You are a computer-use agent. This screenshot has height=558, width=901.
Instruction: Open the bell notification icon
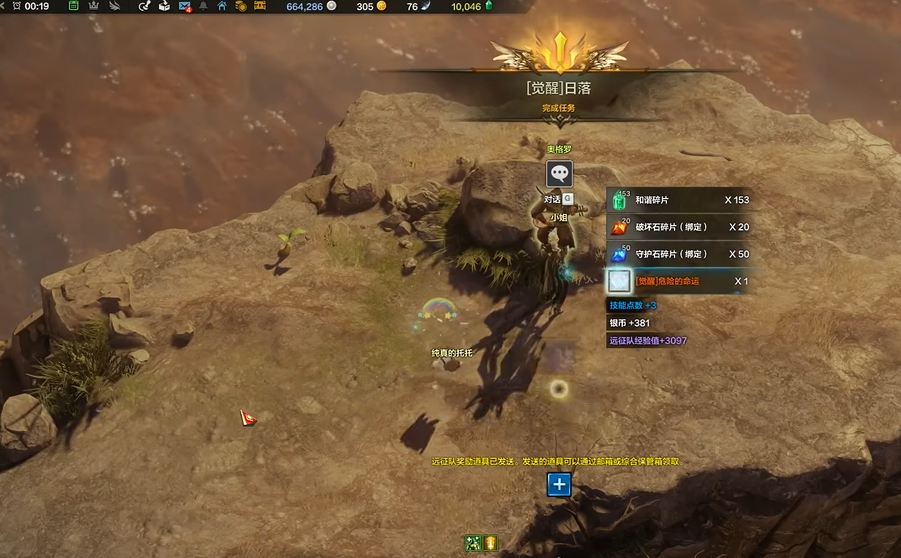203,6
